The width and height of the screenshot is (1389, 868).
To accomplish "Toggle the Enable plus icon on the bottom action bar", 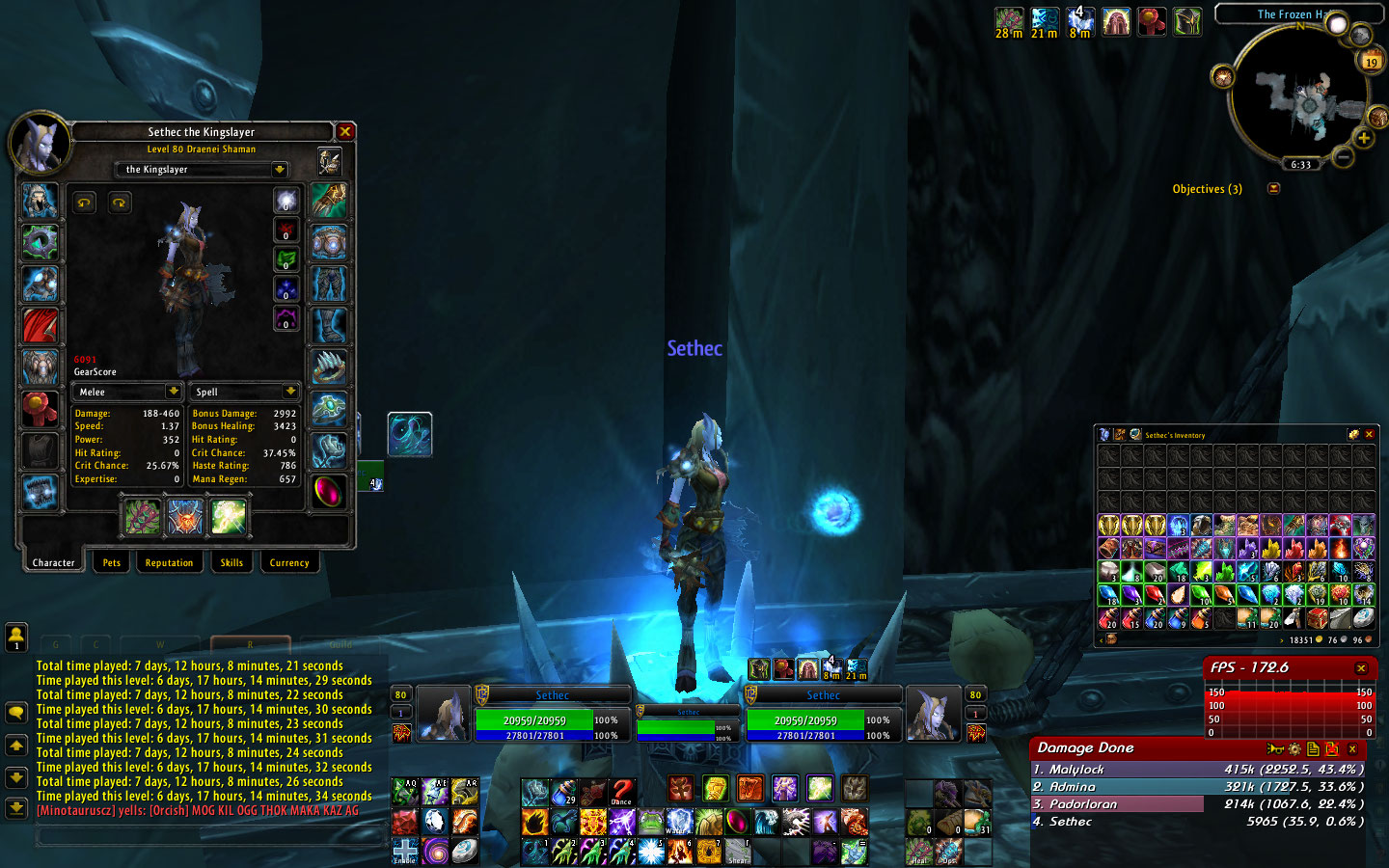I will click(x=405, y=852).
